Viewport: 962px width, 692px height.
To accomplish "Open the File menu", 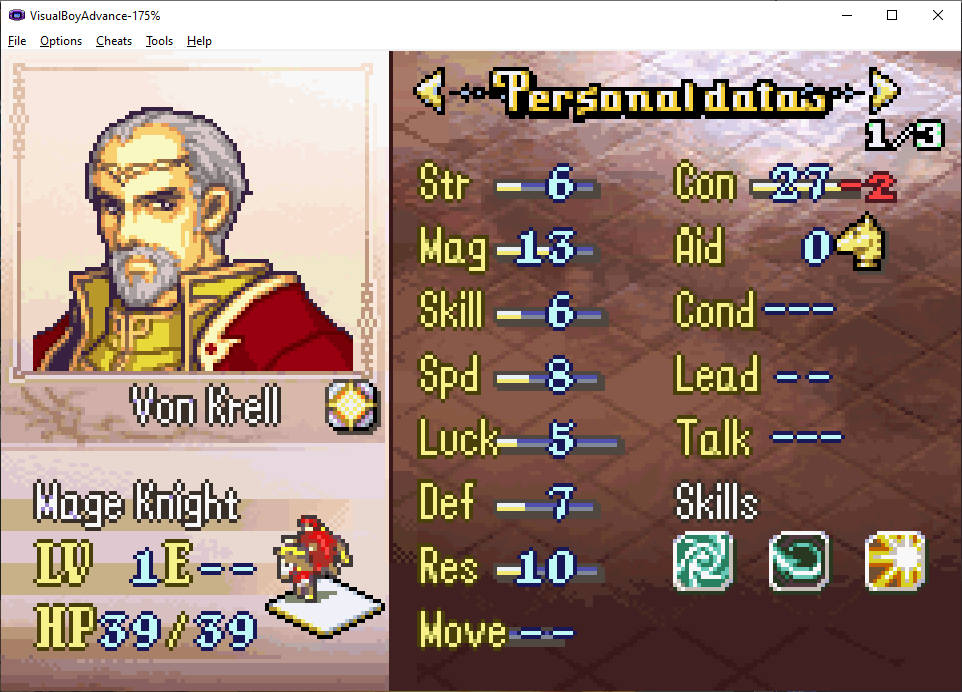I will point(17,41).
